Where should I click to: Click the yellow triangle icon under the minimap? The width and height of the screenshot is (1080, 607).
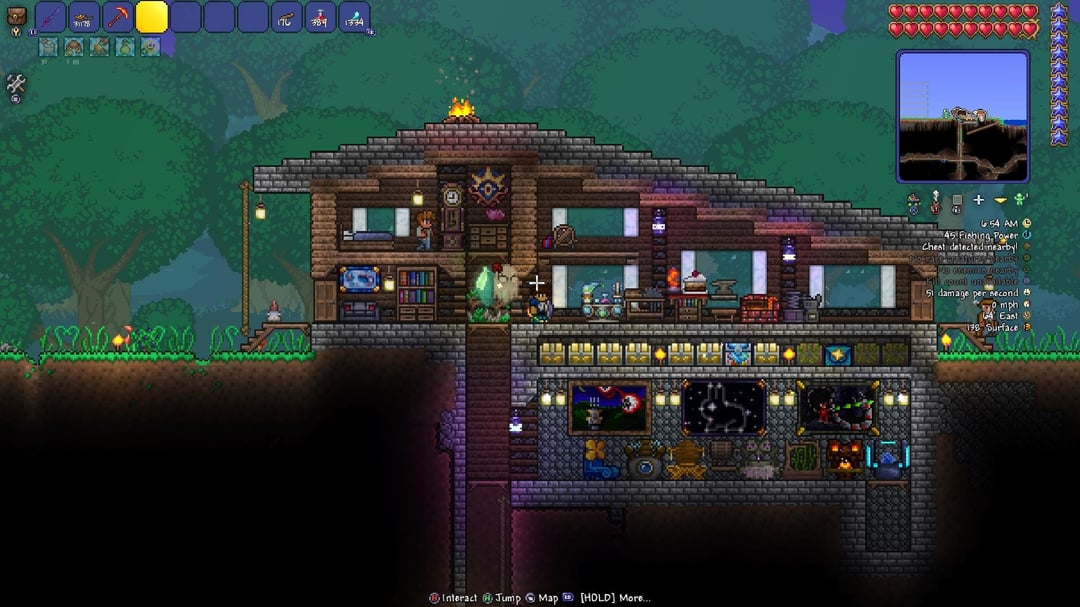click(x=1000, y=200)
